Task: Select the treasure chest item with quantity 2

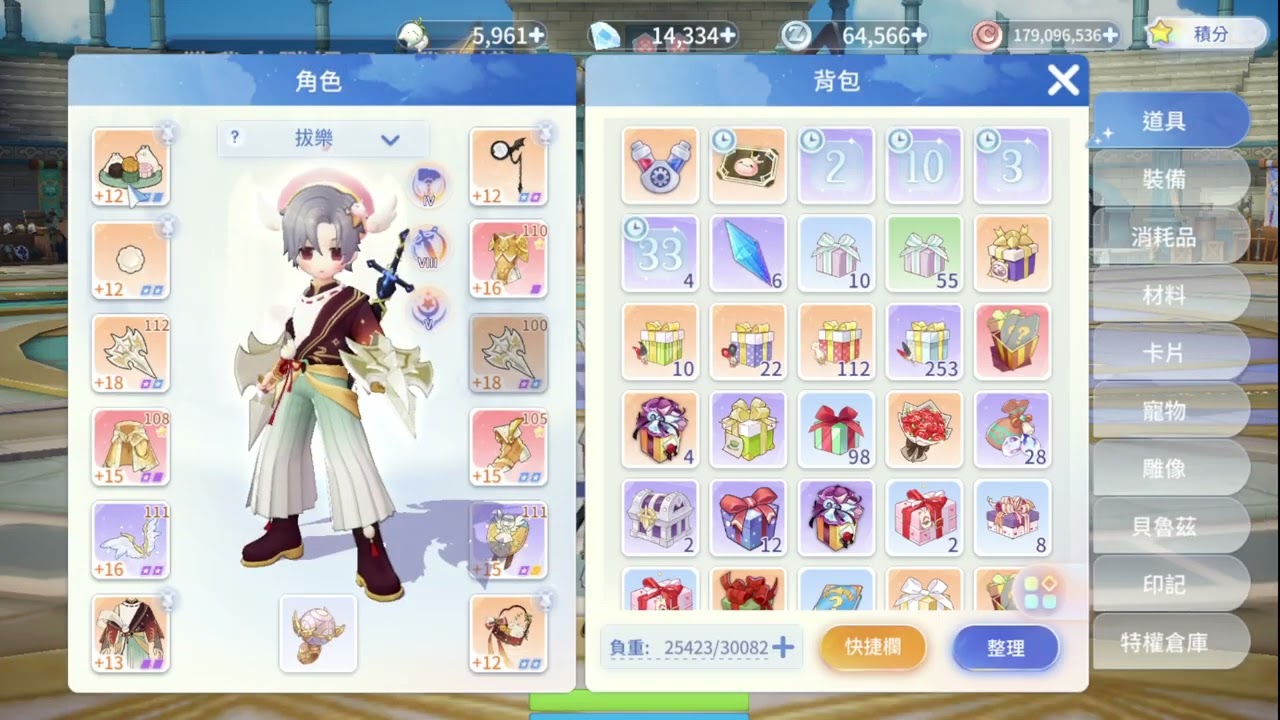Action: tap(660, 518)
